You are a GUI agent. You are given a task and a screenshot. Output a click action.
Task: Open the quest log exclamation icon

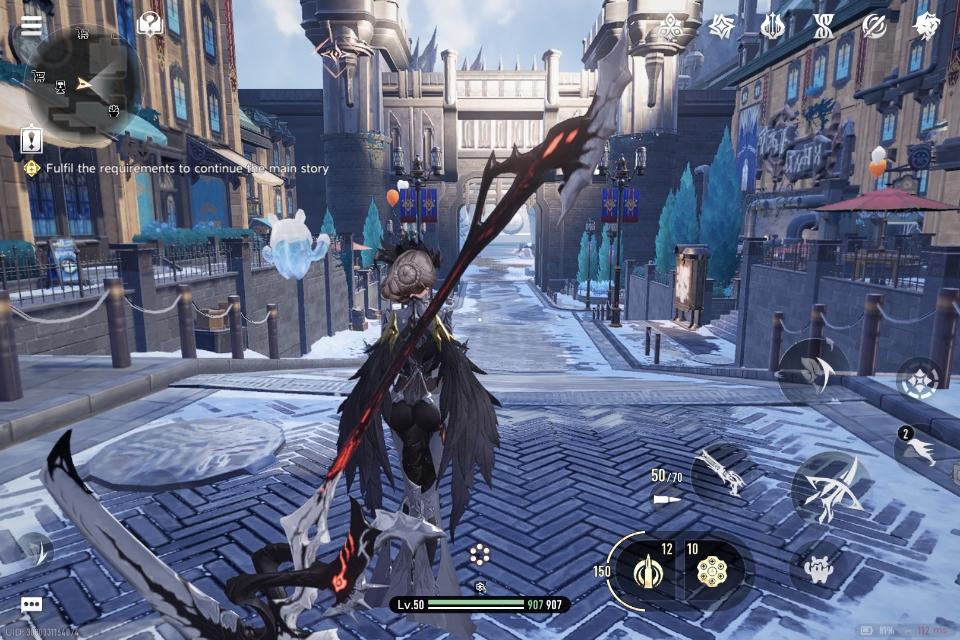(x=32, y=139)
